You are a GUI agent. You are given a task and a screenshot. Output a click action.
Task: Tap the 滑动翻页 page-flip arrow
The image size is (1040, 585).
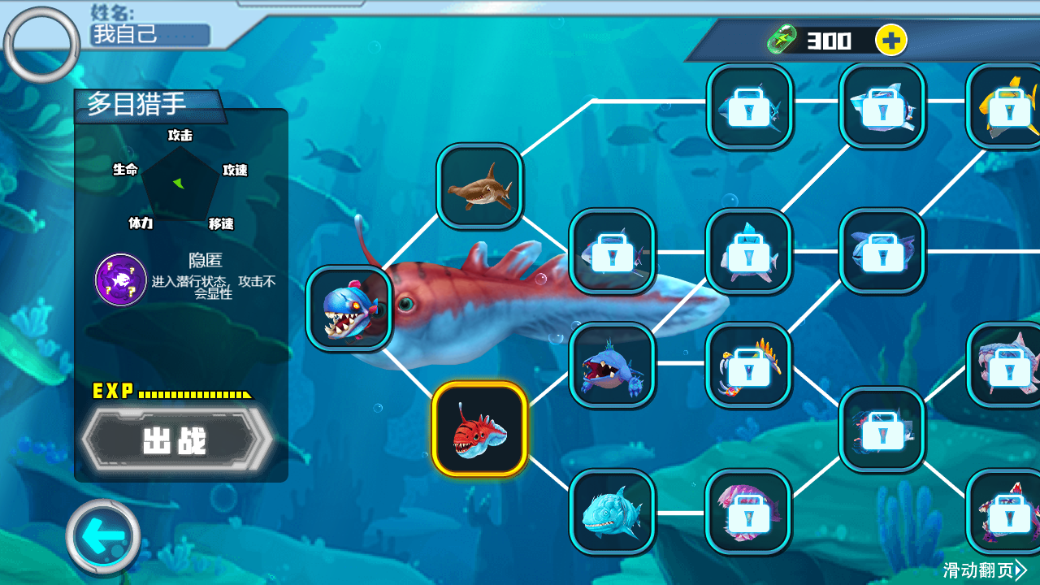[x=984, y=570]
